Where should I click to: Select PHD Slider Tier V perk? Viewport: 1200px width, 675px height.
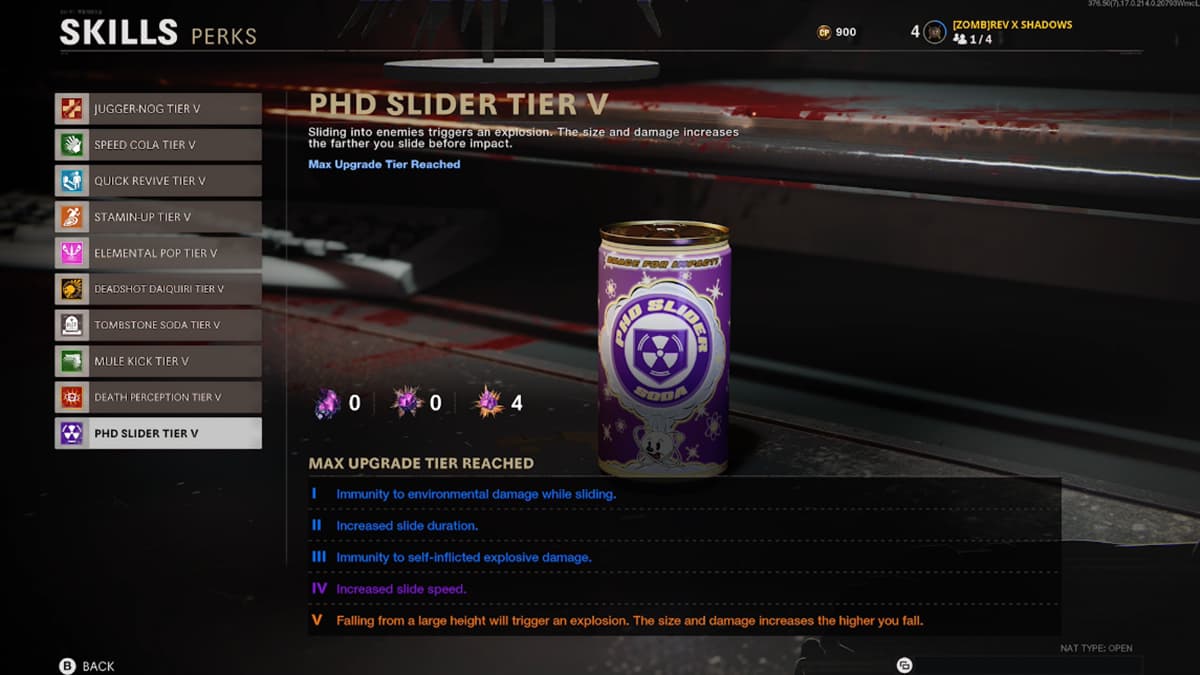pyautogui.click(x=158, y=433)
